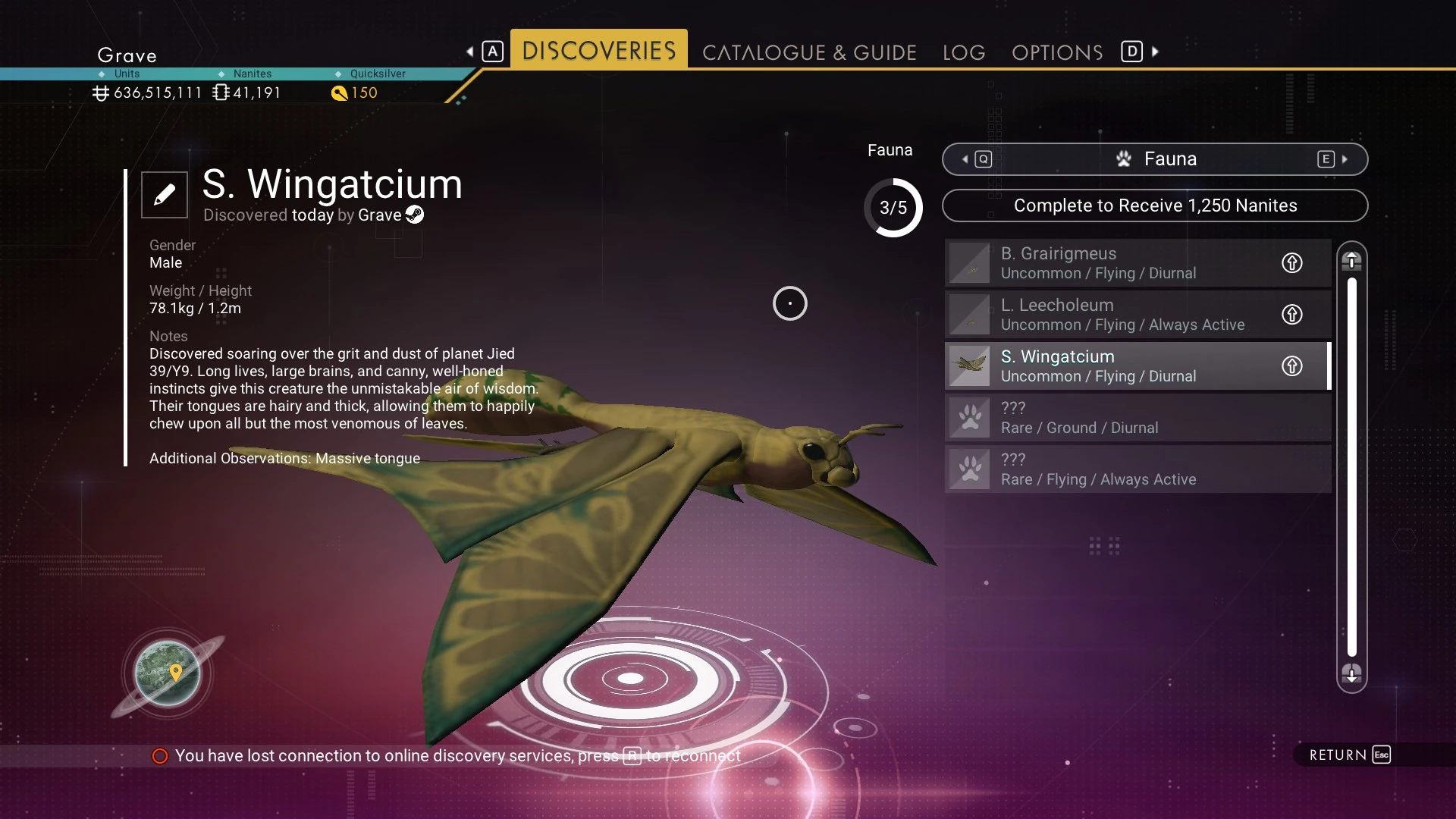
Task: Rename S. Wingatcium with the pencil icon
Action: (165, 195)
